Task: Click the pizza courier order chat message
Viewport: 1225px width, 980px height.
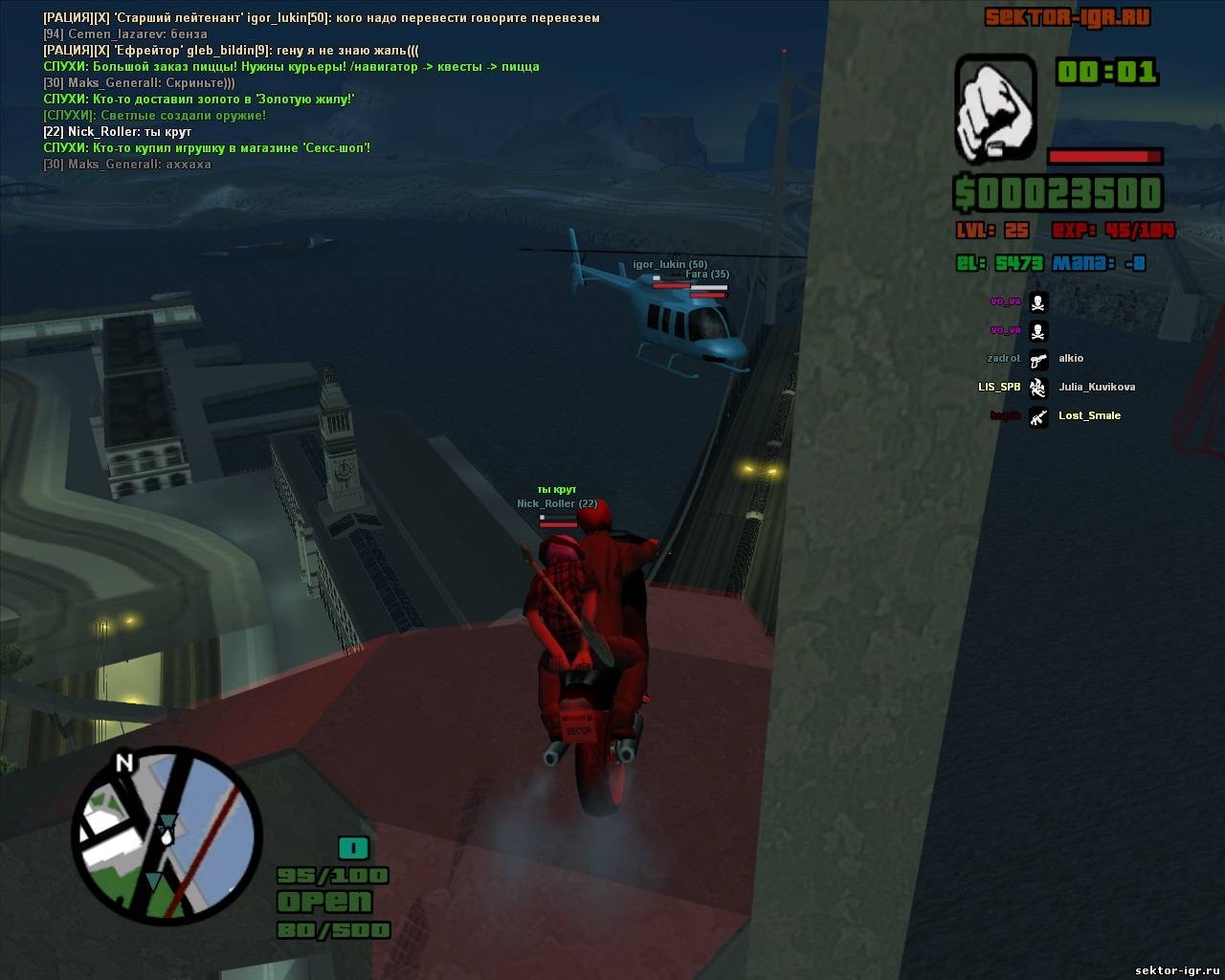Action: (x=291, y=67)
